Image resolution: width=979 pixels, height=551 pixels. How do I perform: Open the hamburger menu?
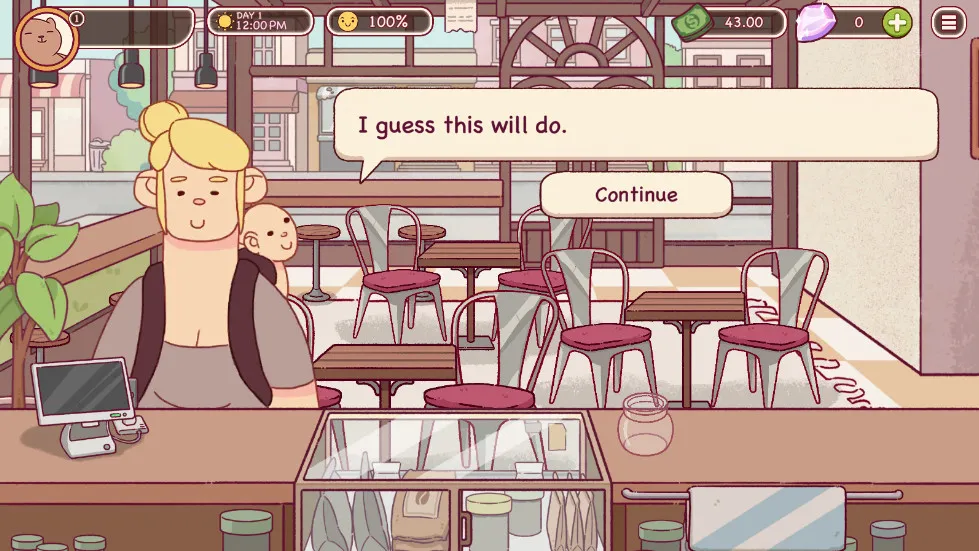pos(948,22)
